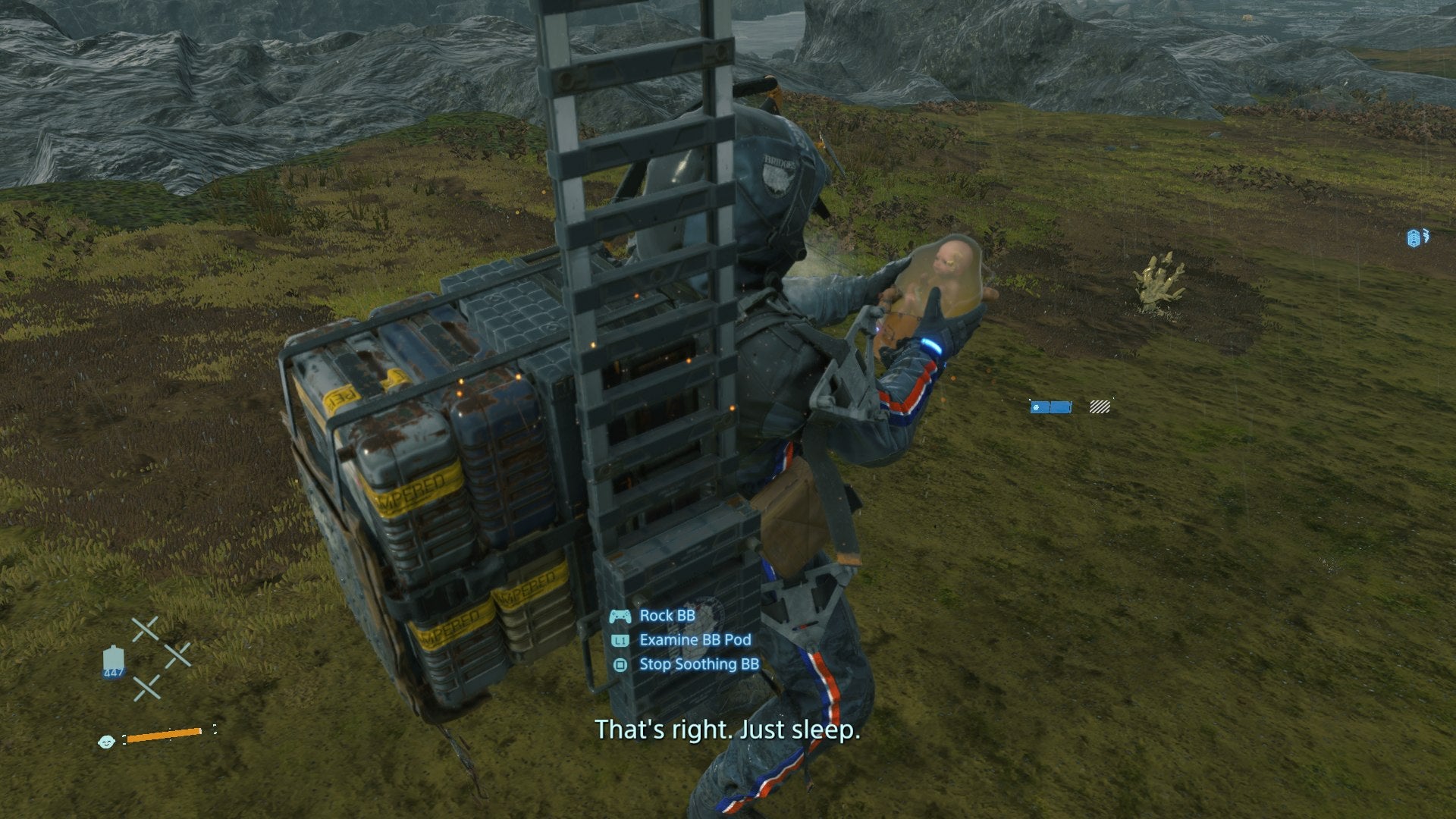Click the blue structure marker on the grass
This screenshot has height=819, width=1456.
coord(1050,406)
